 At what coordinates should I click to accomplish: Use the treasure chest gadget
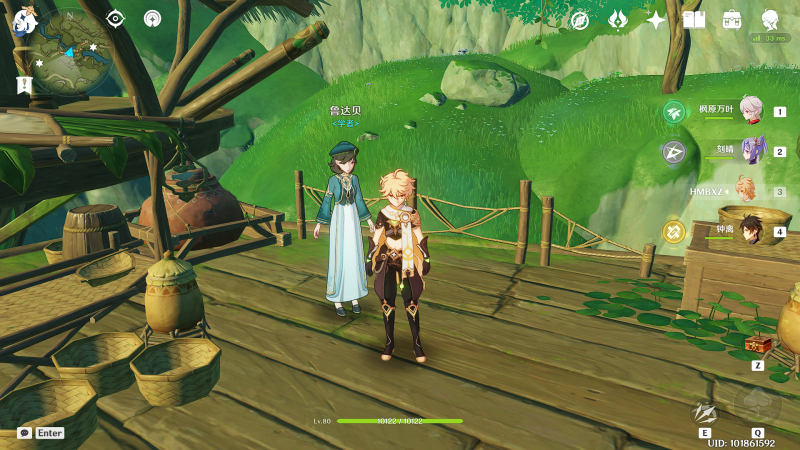point(758,345)
